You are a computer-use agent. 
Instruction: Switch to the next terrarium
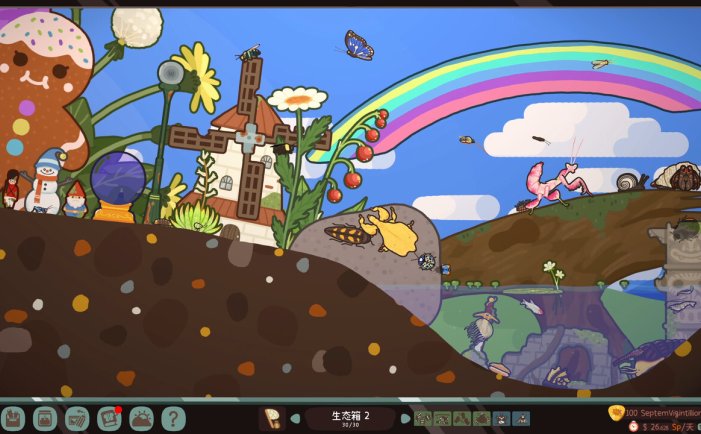click(405, 418)
